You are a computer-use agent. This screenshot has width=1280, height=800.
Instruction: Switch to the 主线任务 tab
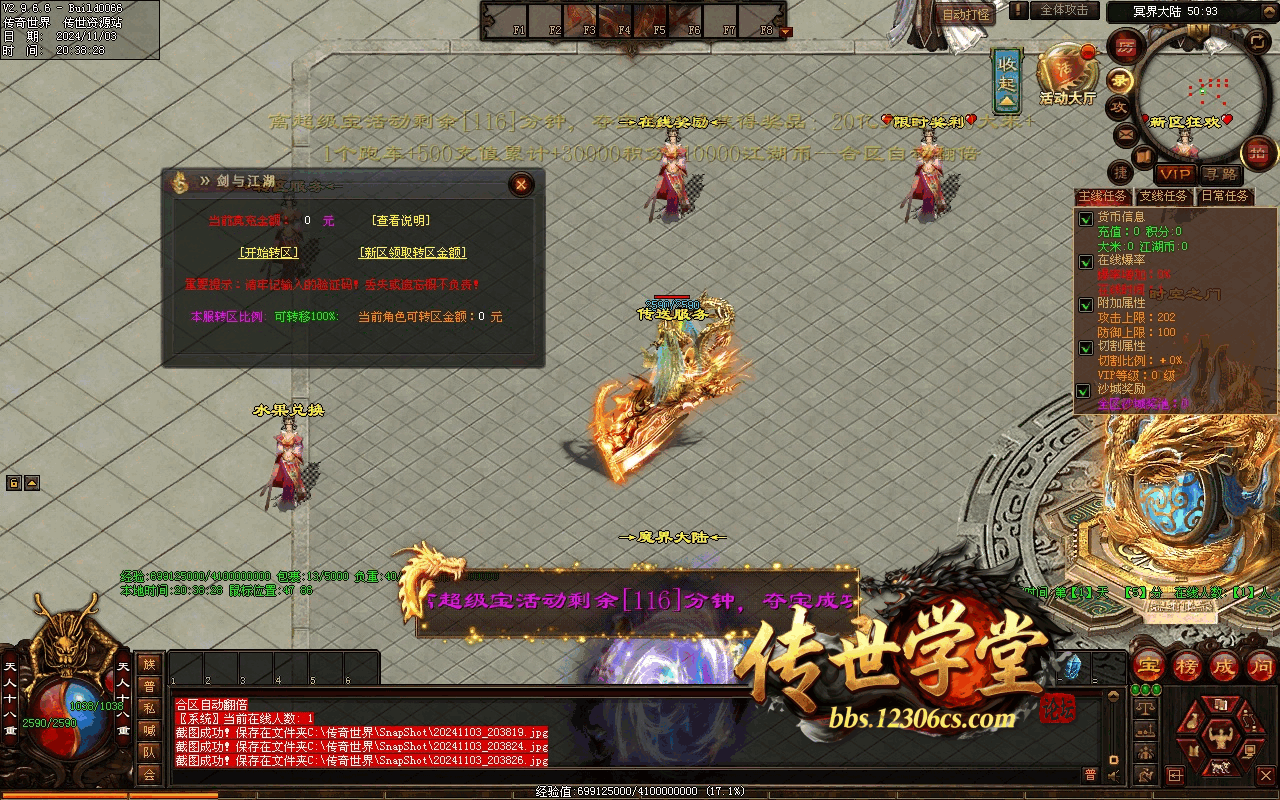pos(1103,197)
